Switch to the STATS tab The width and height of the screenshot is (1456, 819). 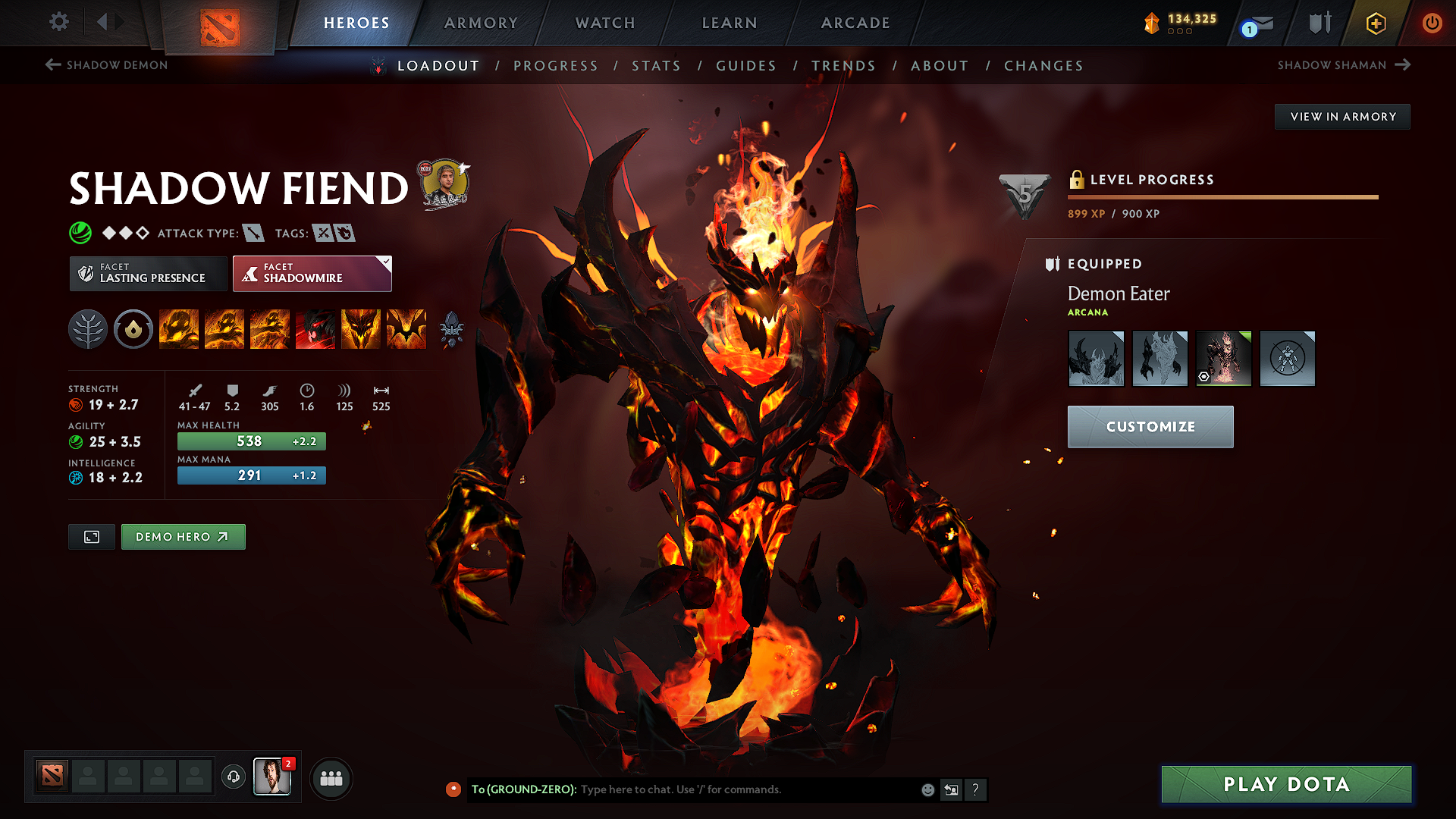[657, 65]
